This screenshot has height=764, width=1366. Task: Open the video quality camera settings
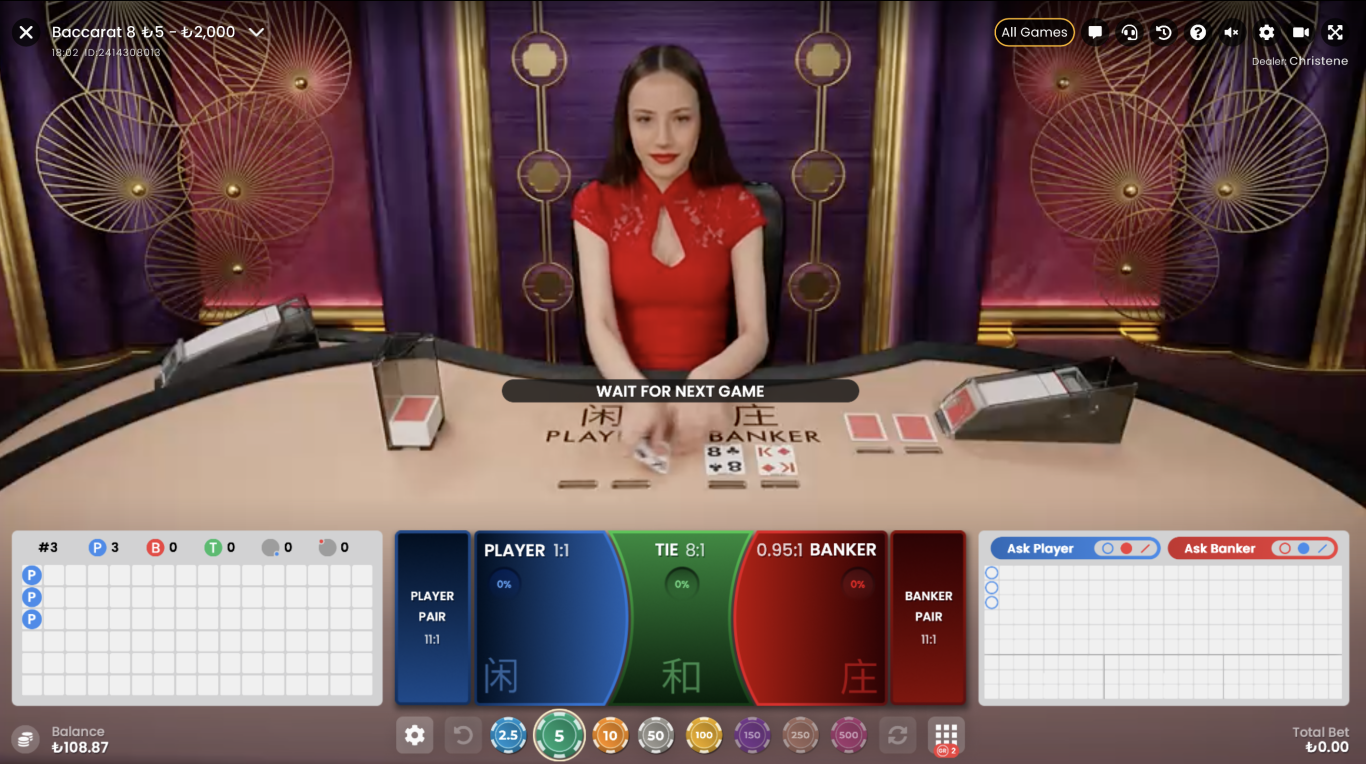[1301, 32]
